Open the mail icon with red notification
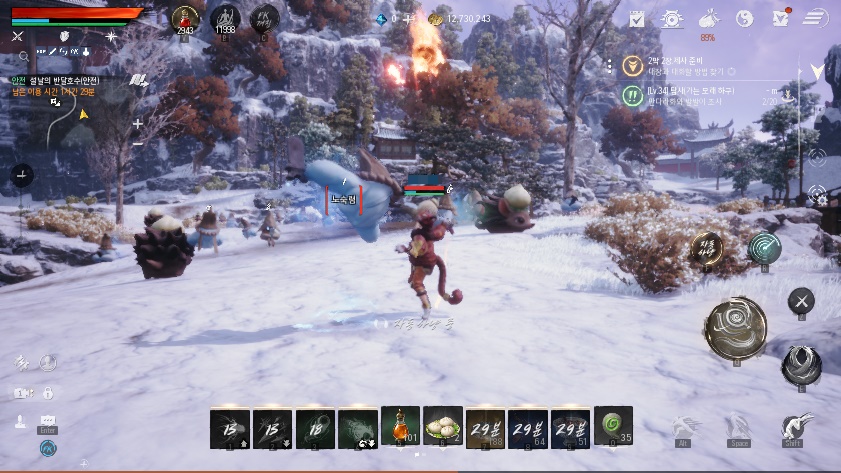The image size is (841, 473). 780,18
